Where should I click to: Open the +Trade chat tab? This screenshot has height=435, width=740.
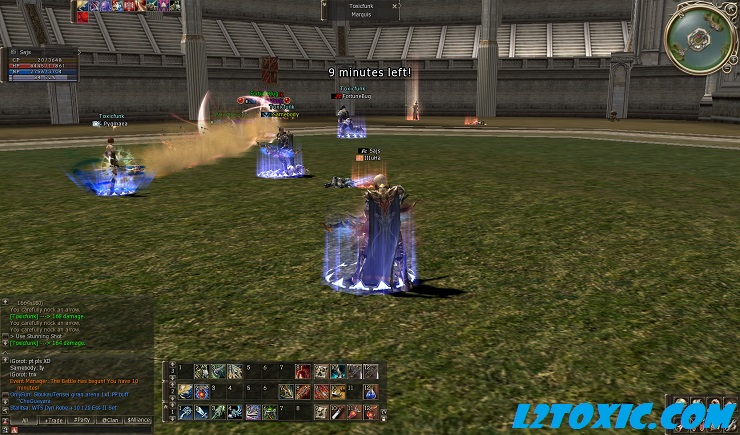coord(53,420)
